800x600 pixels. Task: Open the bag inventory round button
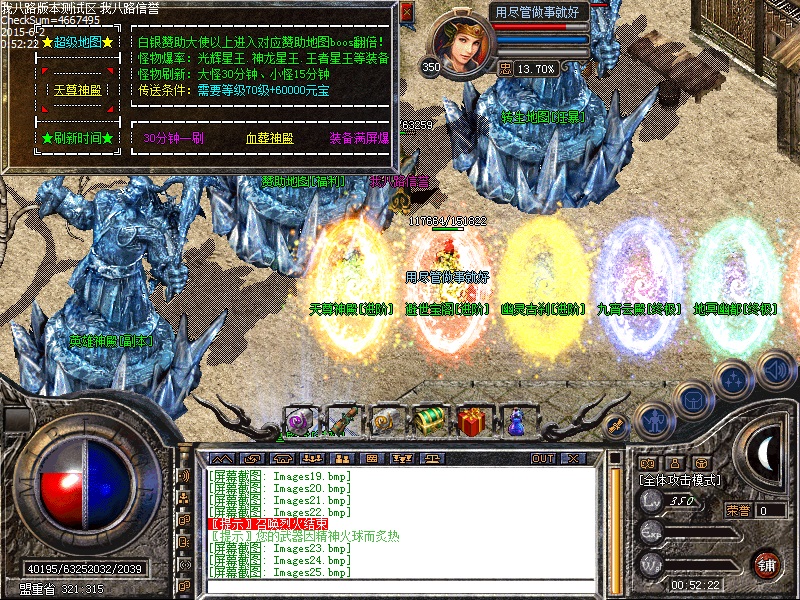coord(692,399)
